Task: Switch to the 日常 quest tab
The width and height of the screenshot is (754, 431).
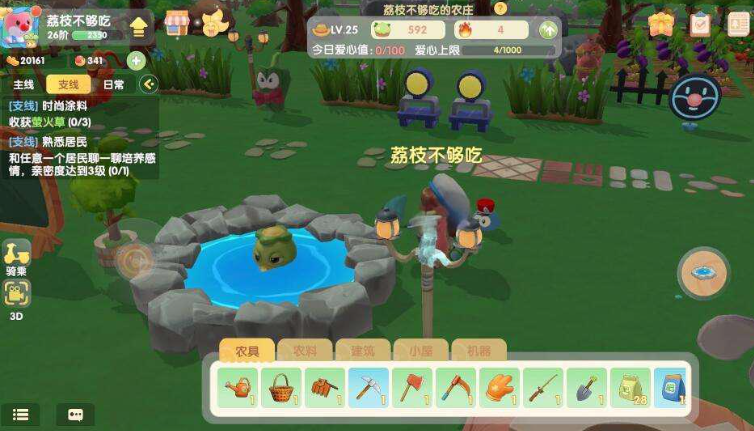Action: [x=114, y=85]
